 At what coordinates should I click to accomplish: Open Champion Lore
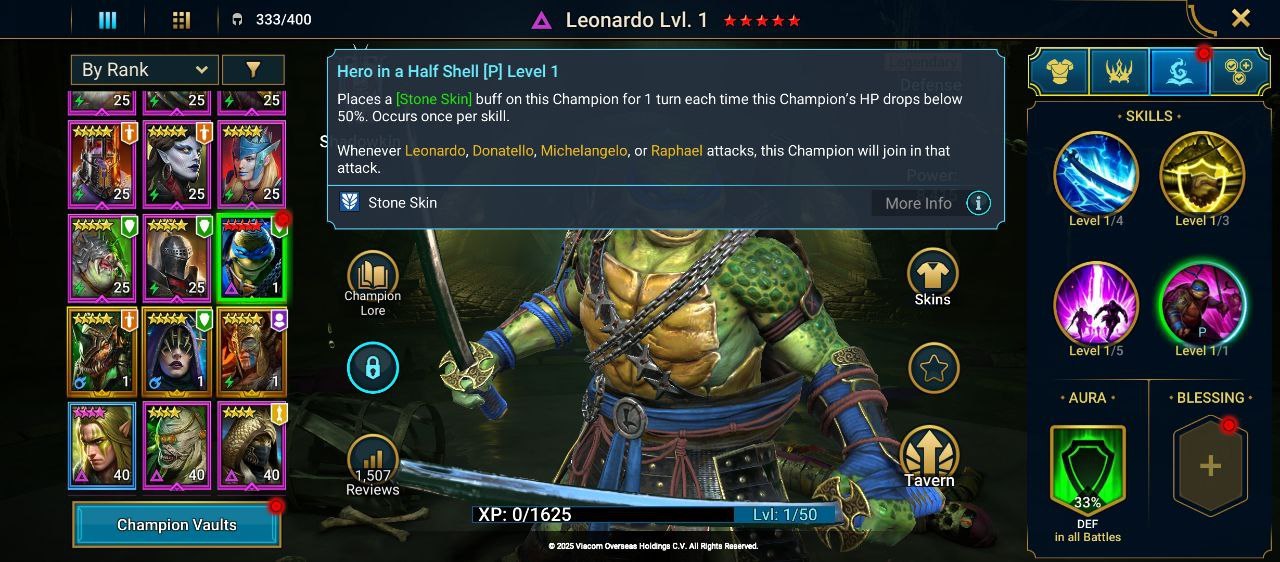[372, 281]
